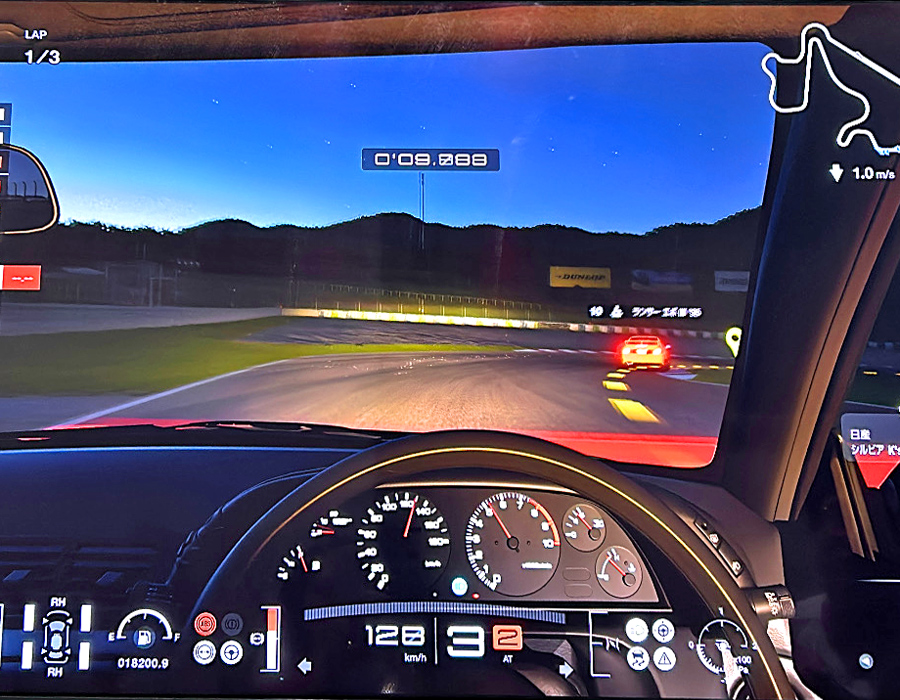
Task: Click the skidding car stability icon
Action: pyautogui.click(x=637, y=657)
